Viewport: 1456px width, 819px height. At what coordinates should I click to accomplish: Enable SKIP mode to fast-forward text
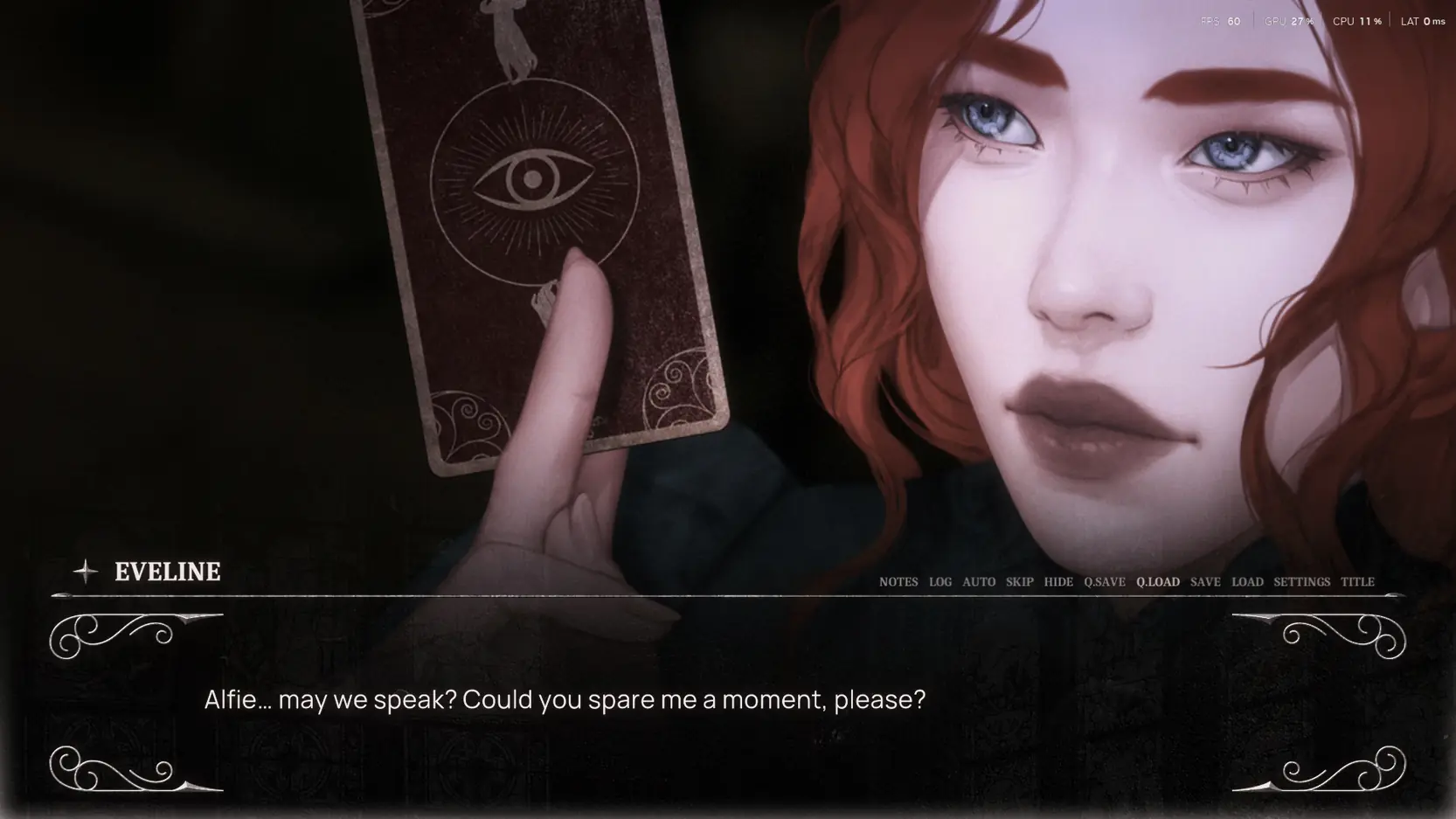[1020, 581]
